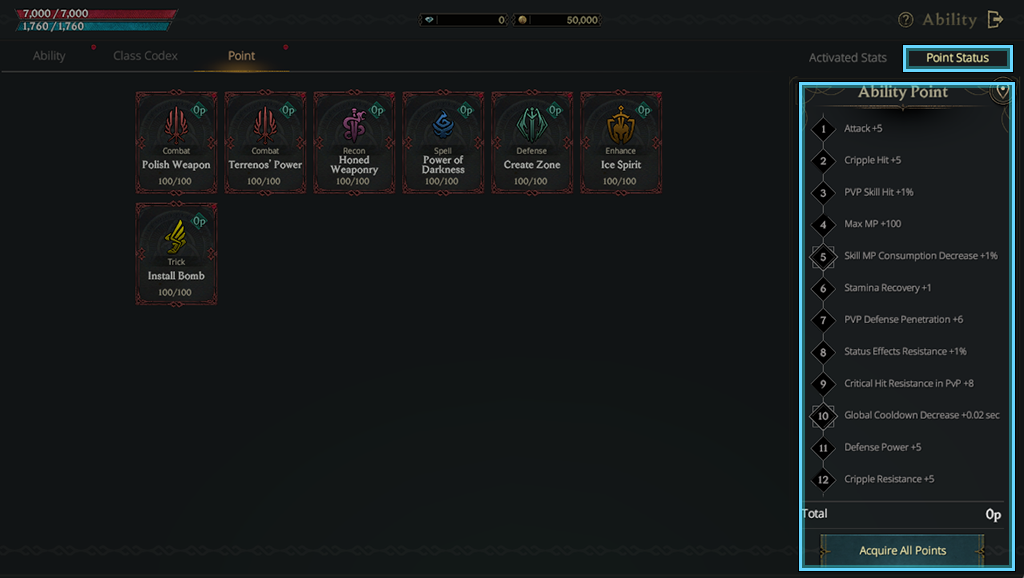Switch to the Ability tab
1024x578 pixels.
(x=49, y=56)
